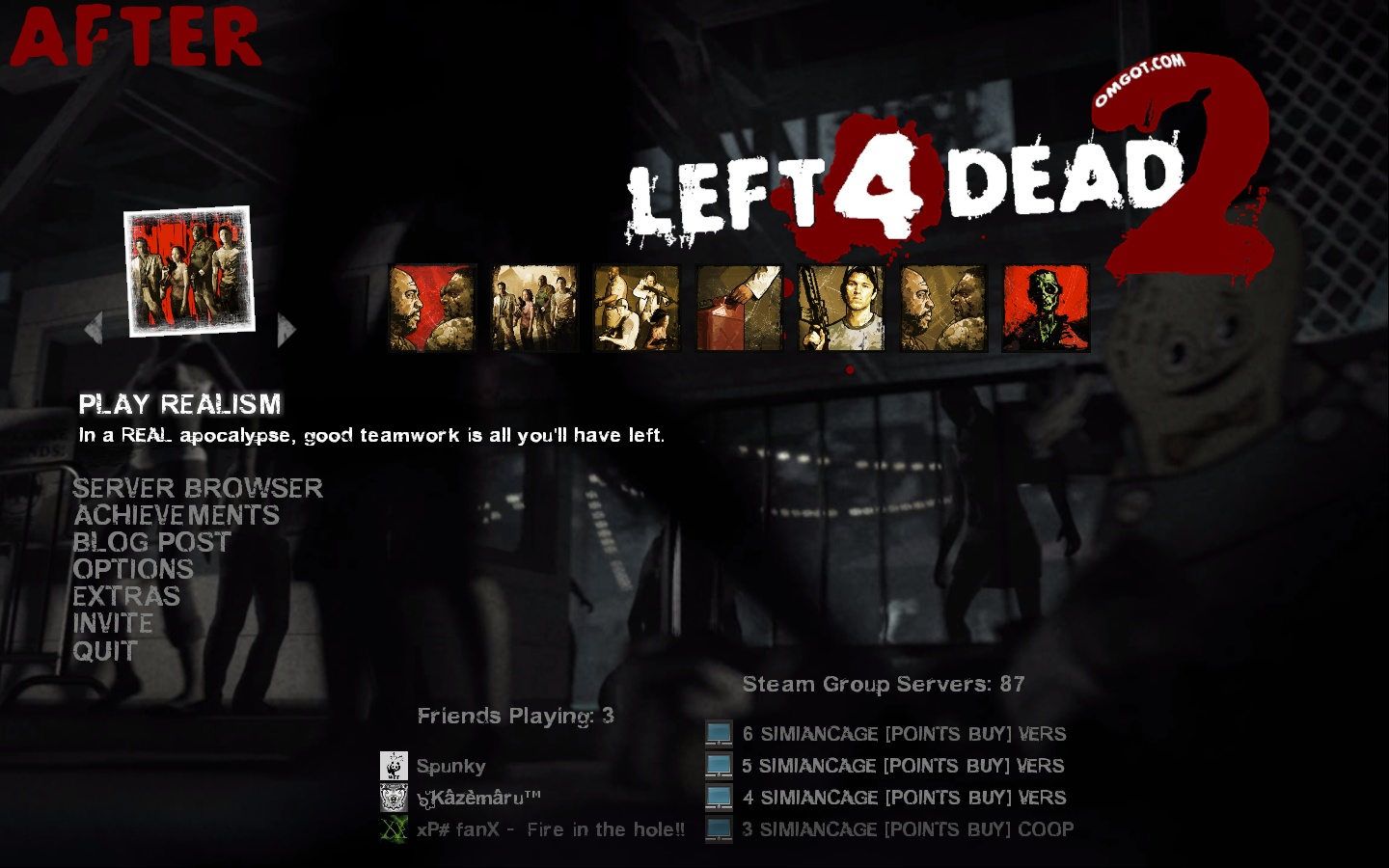Click xP# fanX's green avatar
The height and width of the screenshot is (868, 1389).
tap(395, 828)
